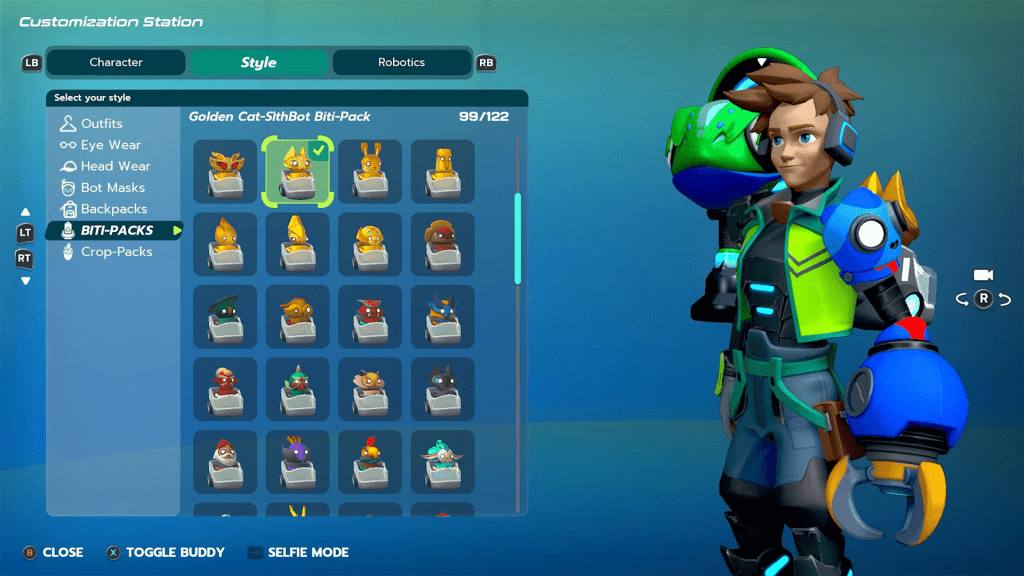Select the equipped golden cat Biti-Pack with checkmark
This screenshot has width=1024, height=576.
[297, 172]
